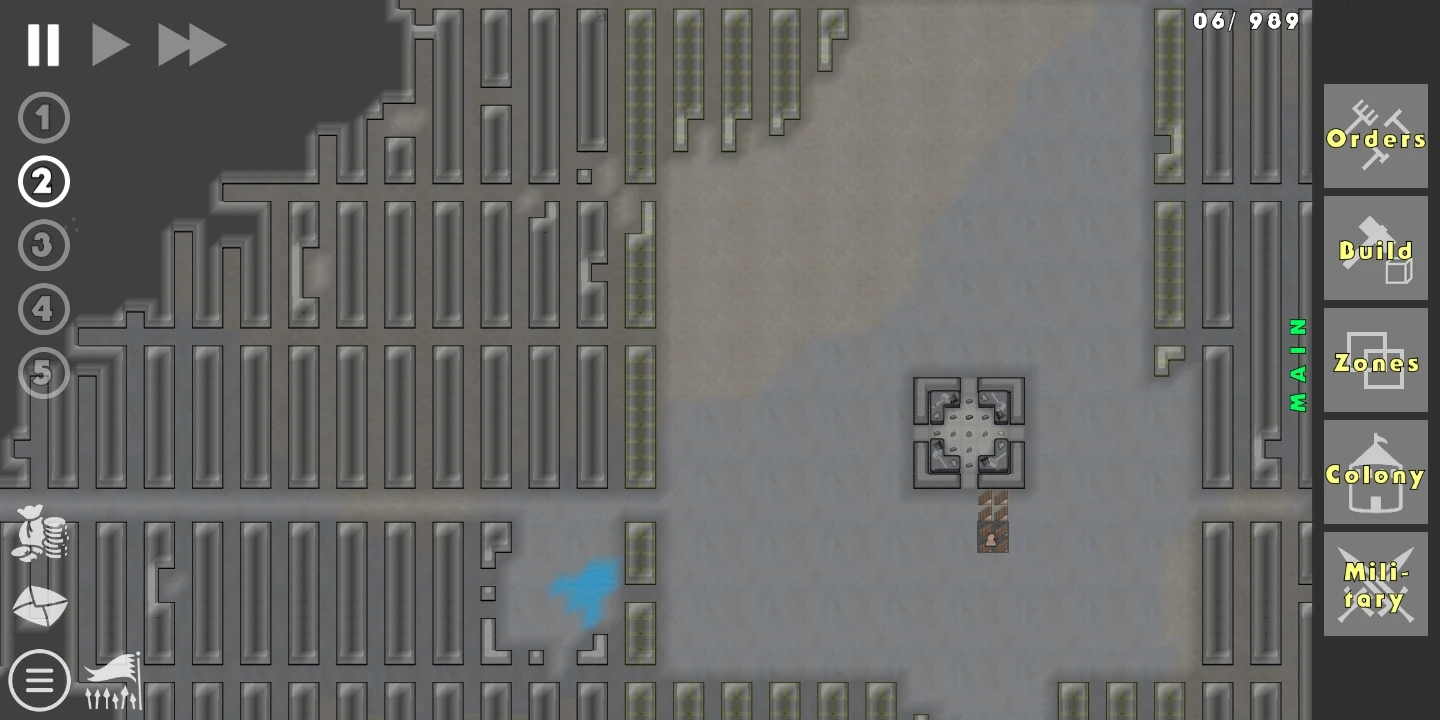
Task: Select numbered circle 2
Action: coord(43,182)
